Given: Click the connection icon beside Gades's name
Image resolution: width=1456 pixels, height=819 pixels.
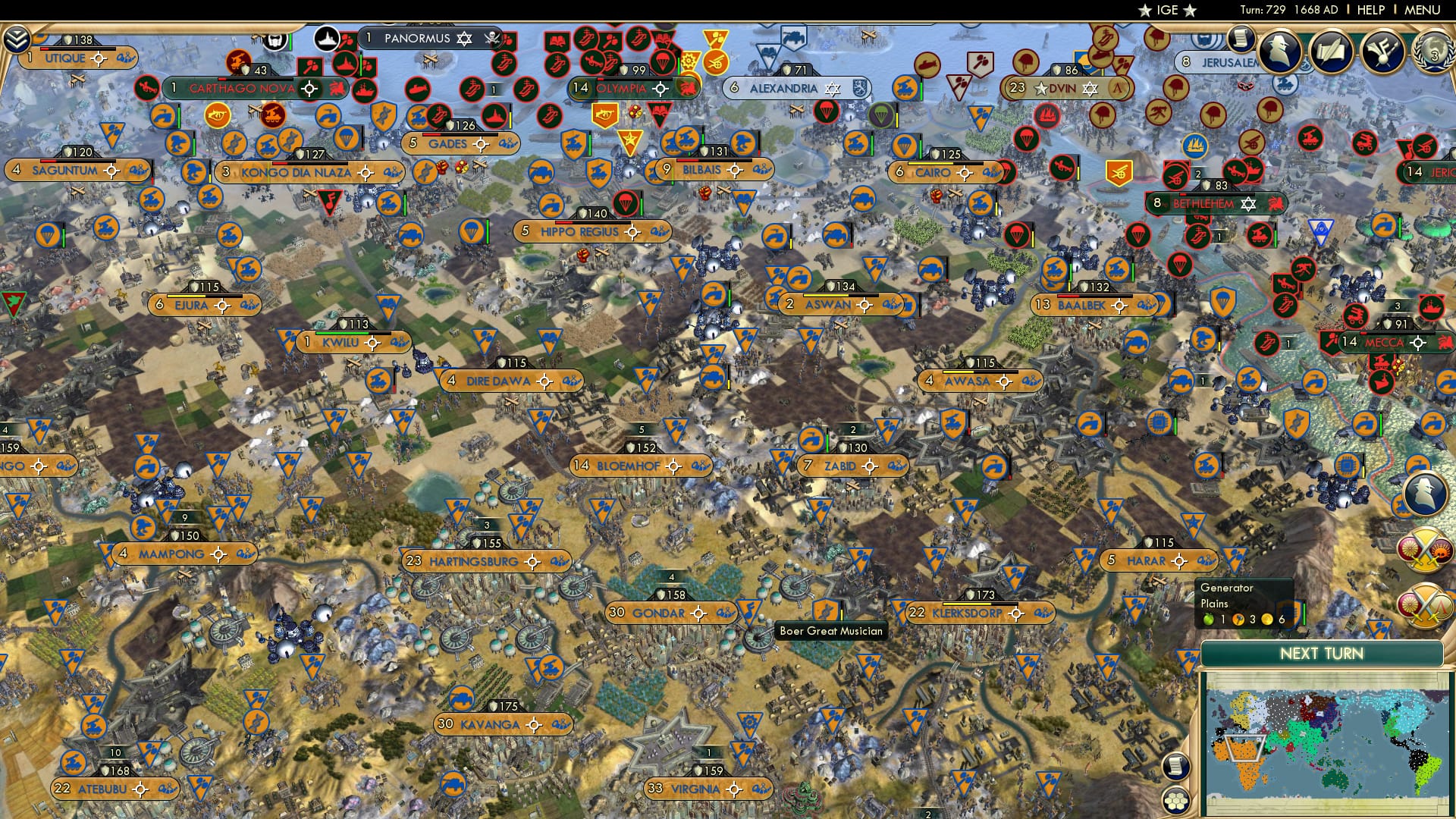Looking at the screenshot, I should (x=508, y=144).
